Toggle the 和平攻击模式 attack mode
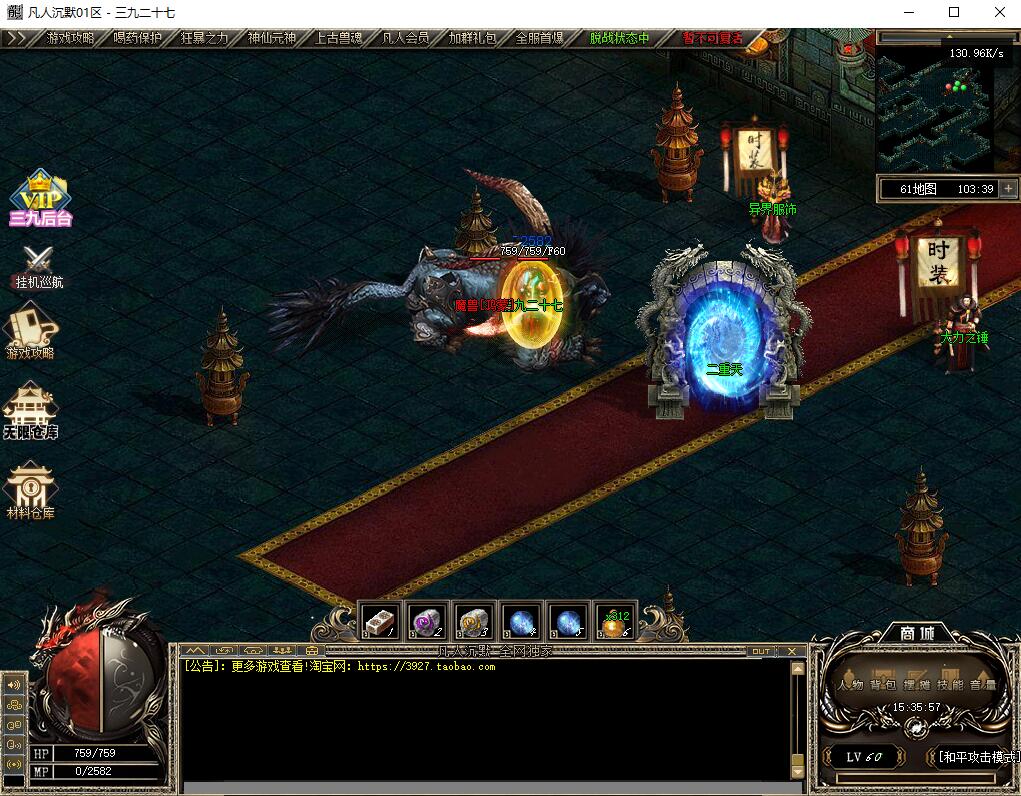1021x796 pixels. (x=975, y=757)
